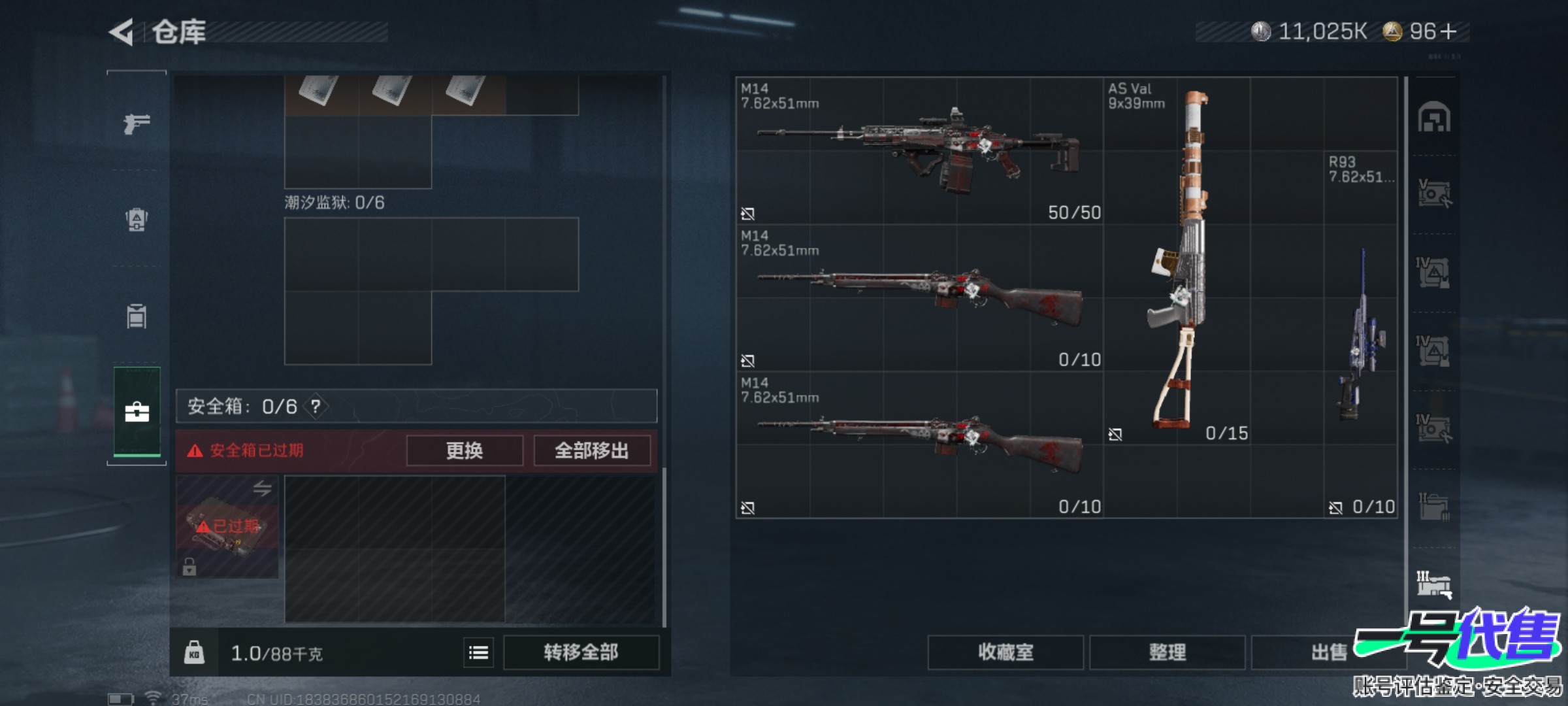The width and height of the screenshot is (1568, 706).
Task: Select the AS Val rifle
Action: click(x=1177, y=261)
